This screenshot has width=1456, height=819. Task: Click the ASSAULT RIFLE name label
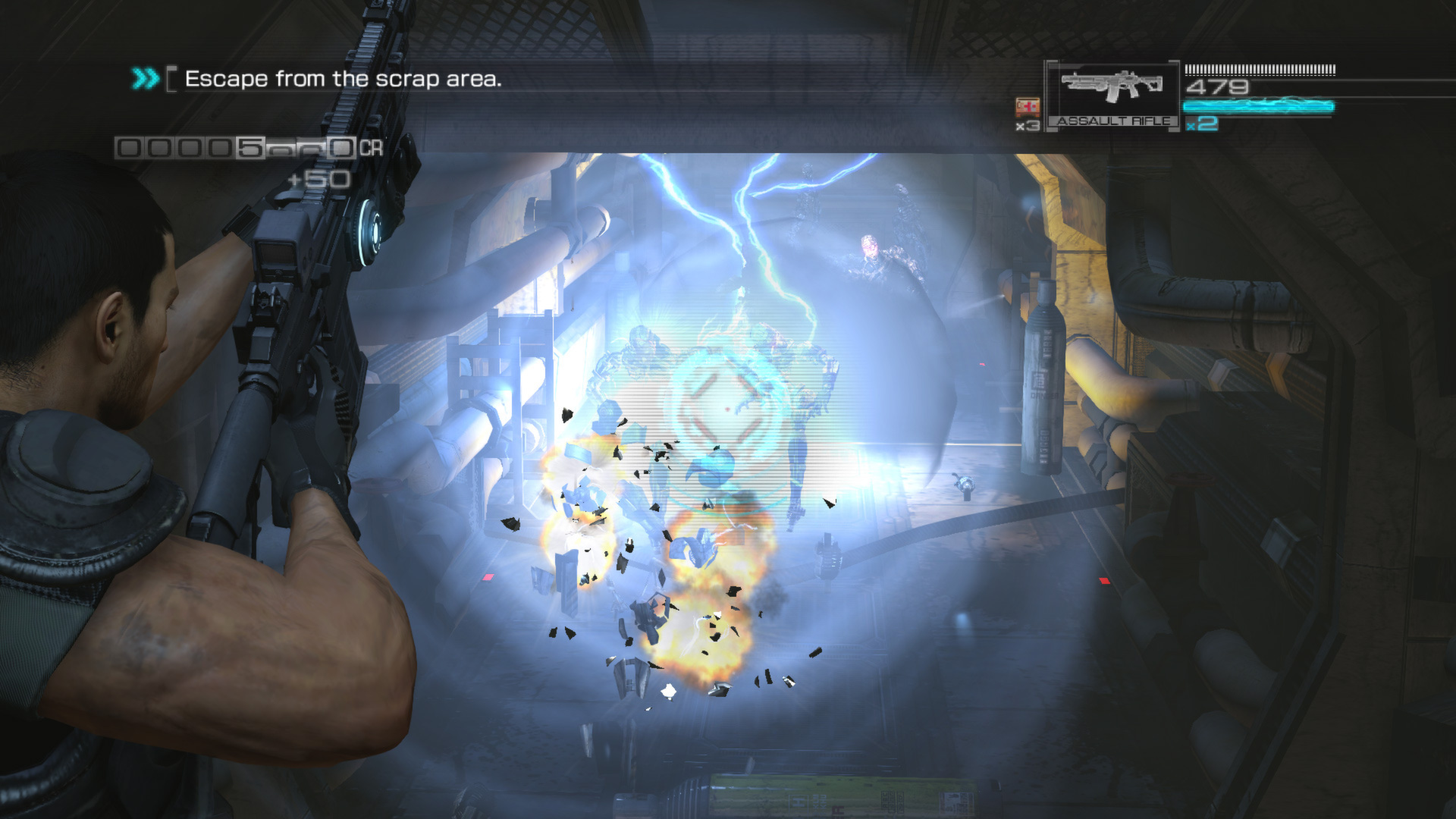pos(1114,120)
